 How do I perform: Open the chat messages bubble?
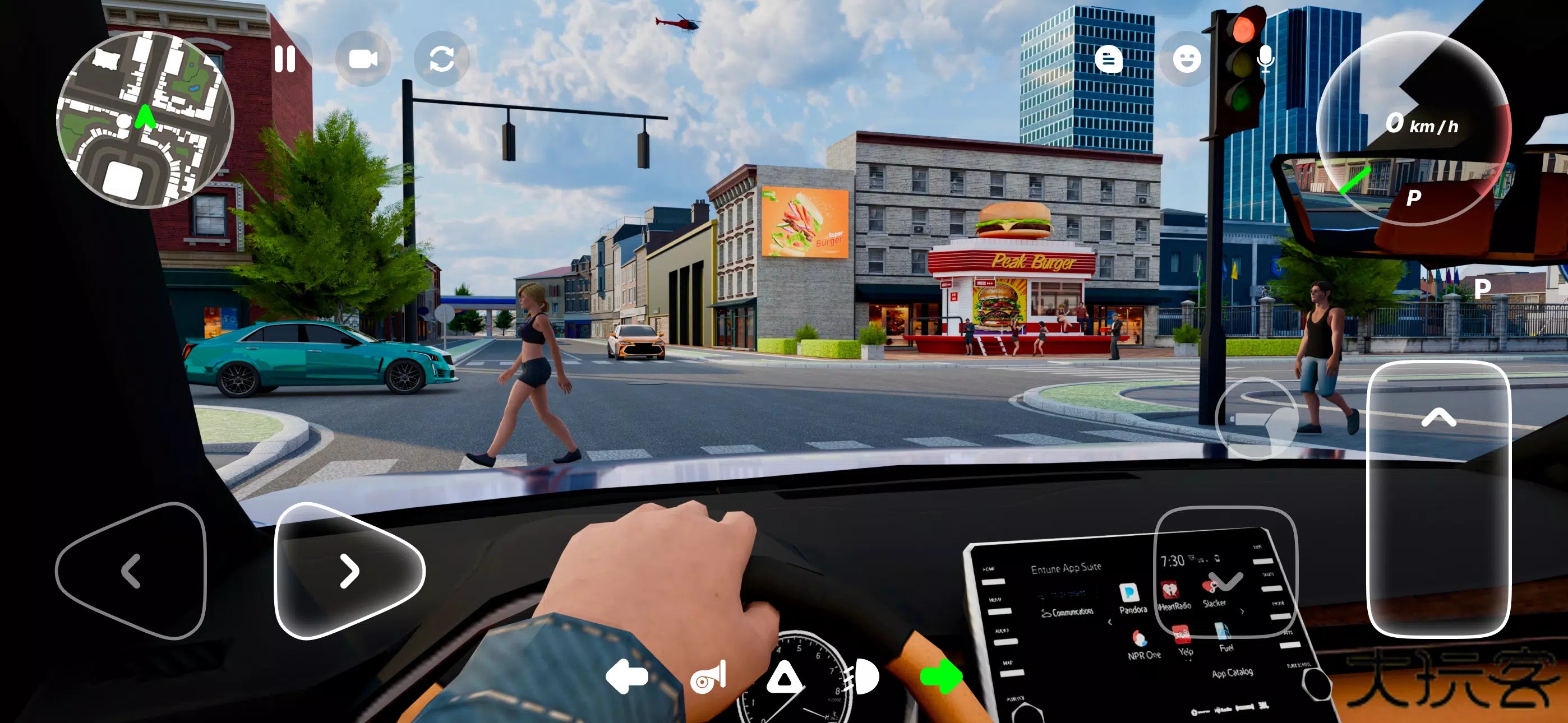click(x=1108, y=59)
